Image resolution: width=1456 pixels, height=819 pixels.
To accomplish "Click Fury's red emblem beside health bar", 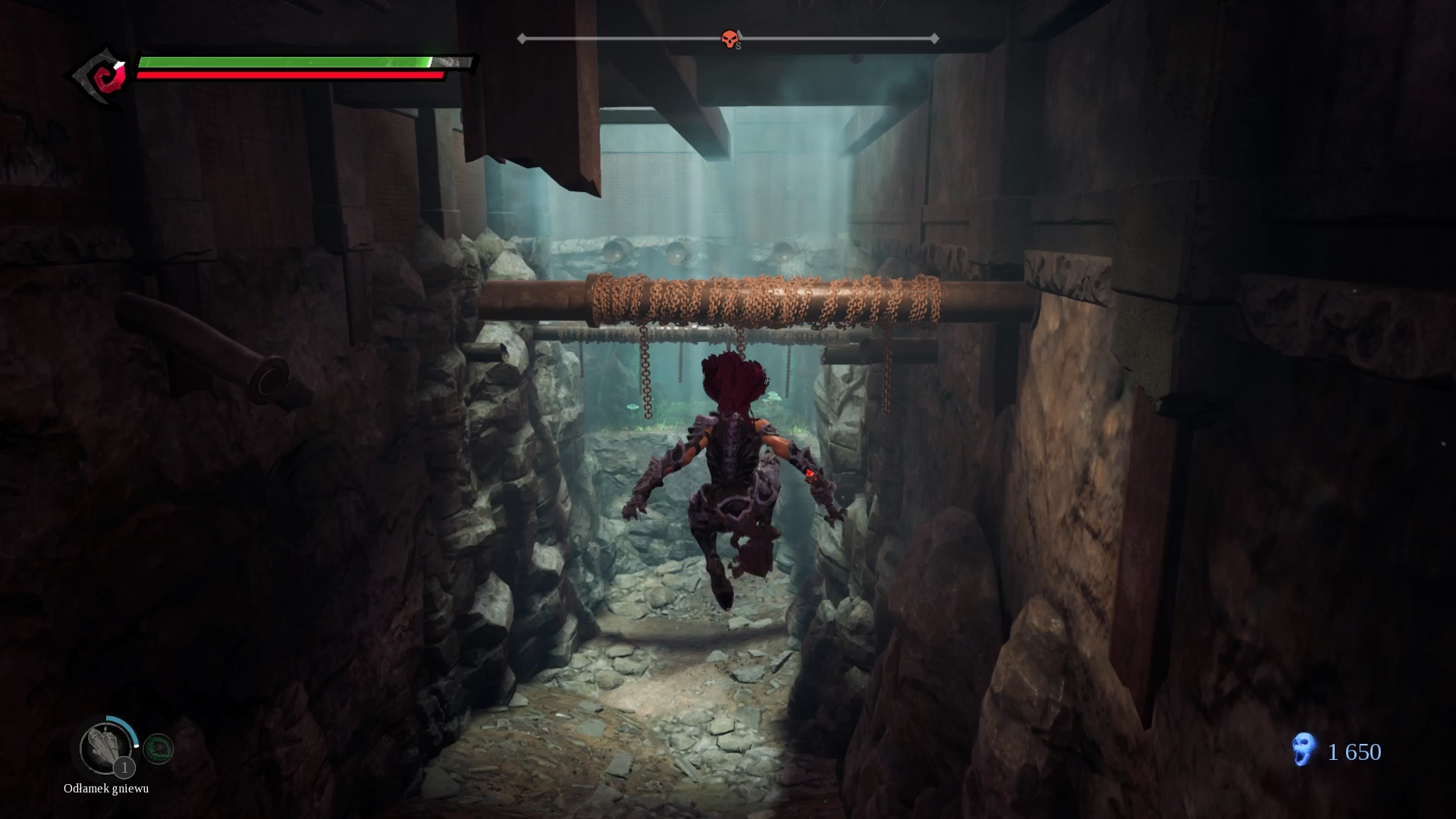I will pos(106,77).
